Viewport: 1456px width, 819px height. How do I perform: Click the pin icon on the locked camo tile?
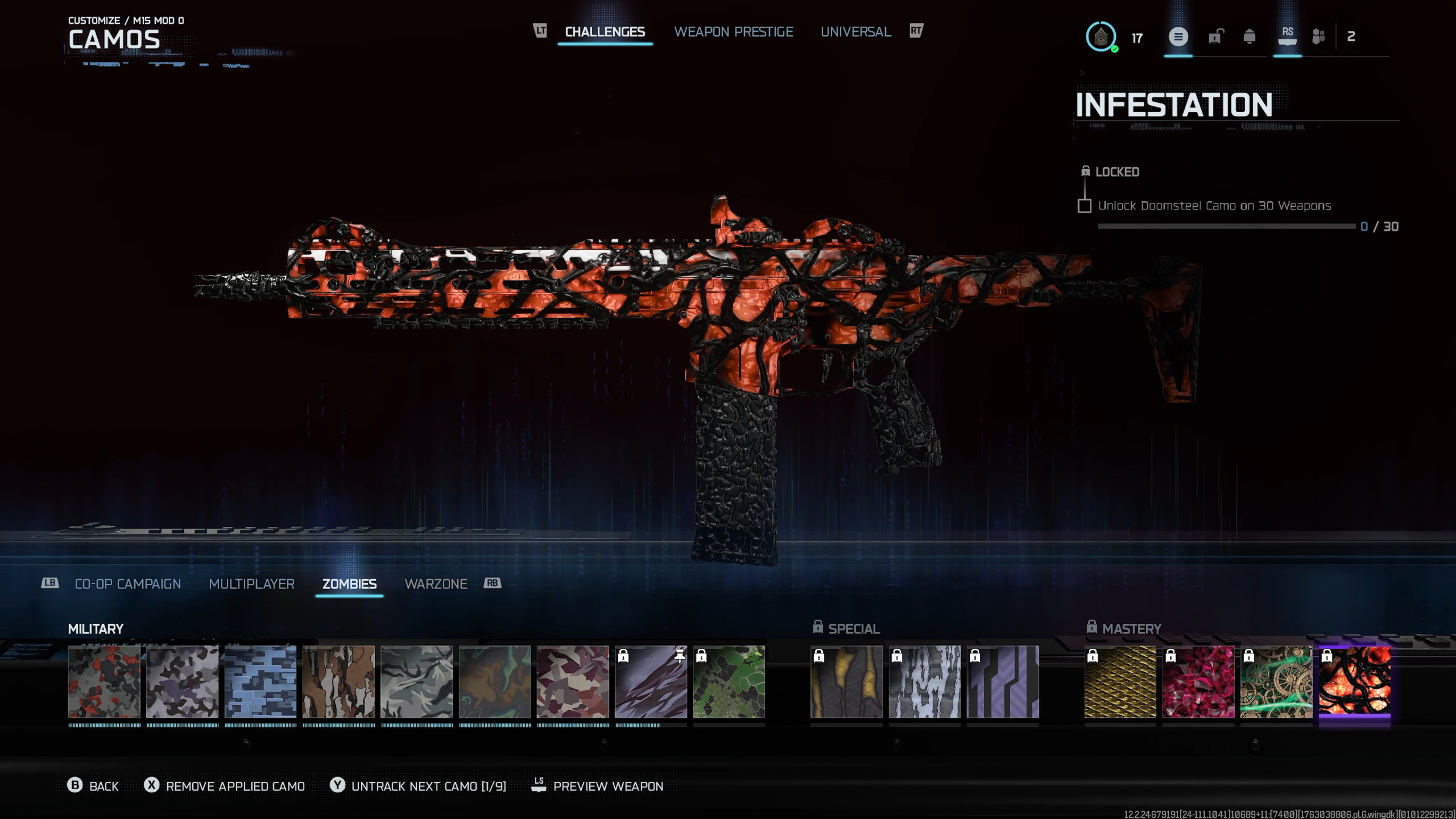click(x=680, y=655)
